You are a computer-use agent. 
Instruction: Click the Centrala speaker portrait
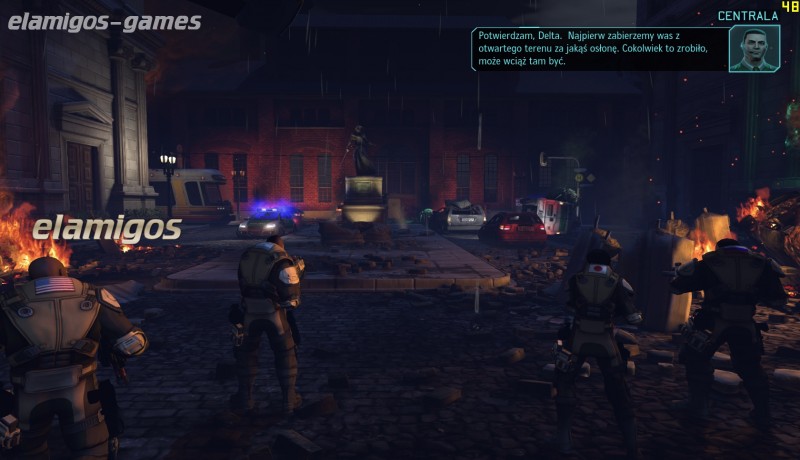pyautogui.click(x=753, y=48)
